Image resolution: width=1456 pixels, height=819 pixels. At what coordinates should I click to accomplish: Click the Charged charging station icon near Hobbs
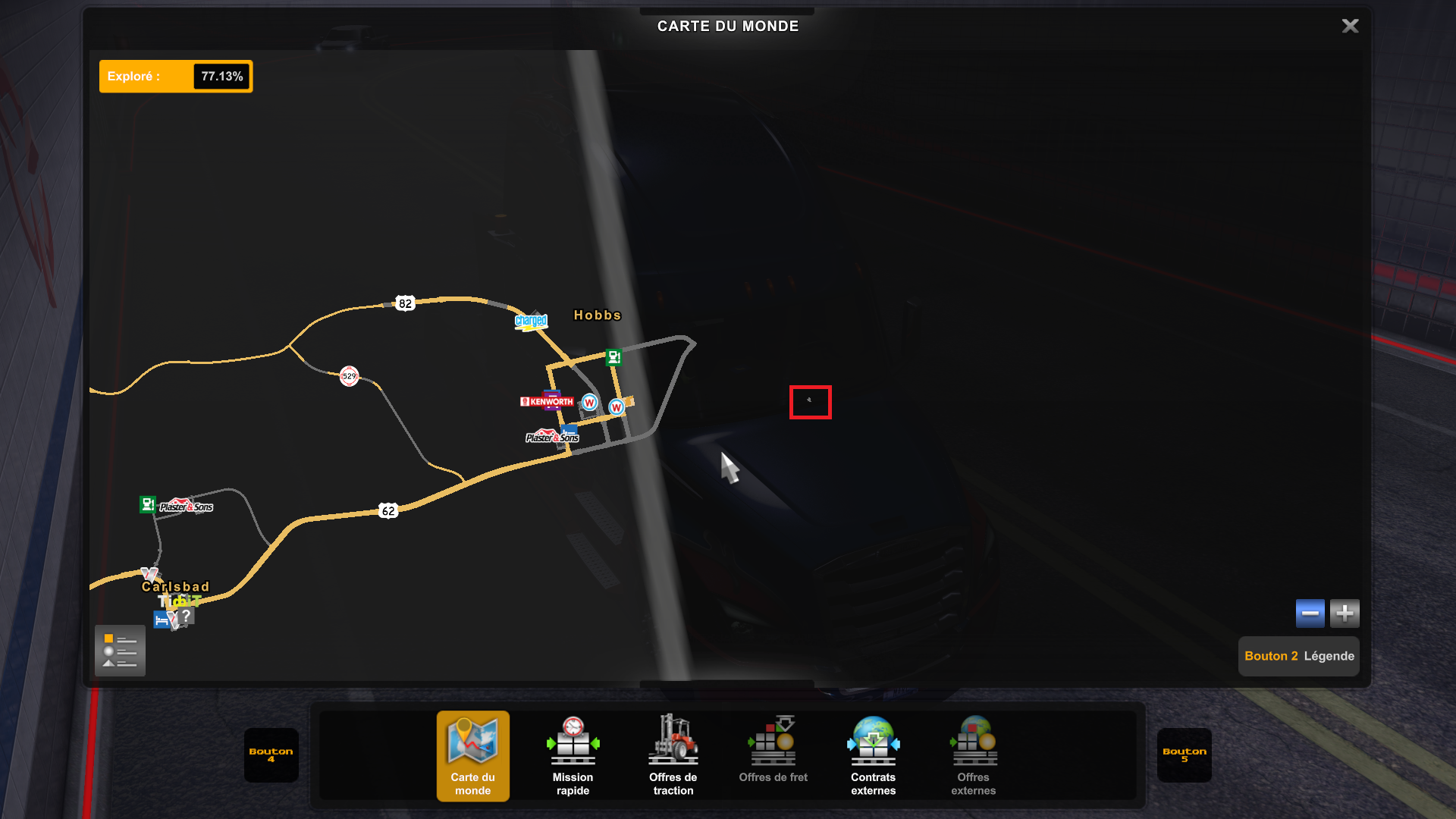click(x=532, y=322)
